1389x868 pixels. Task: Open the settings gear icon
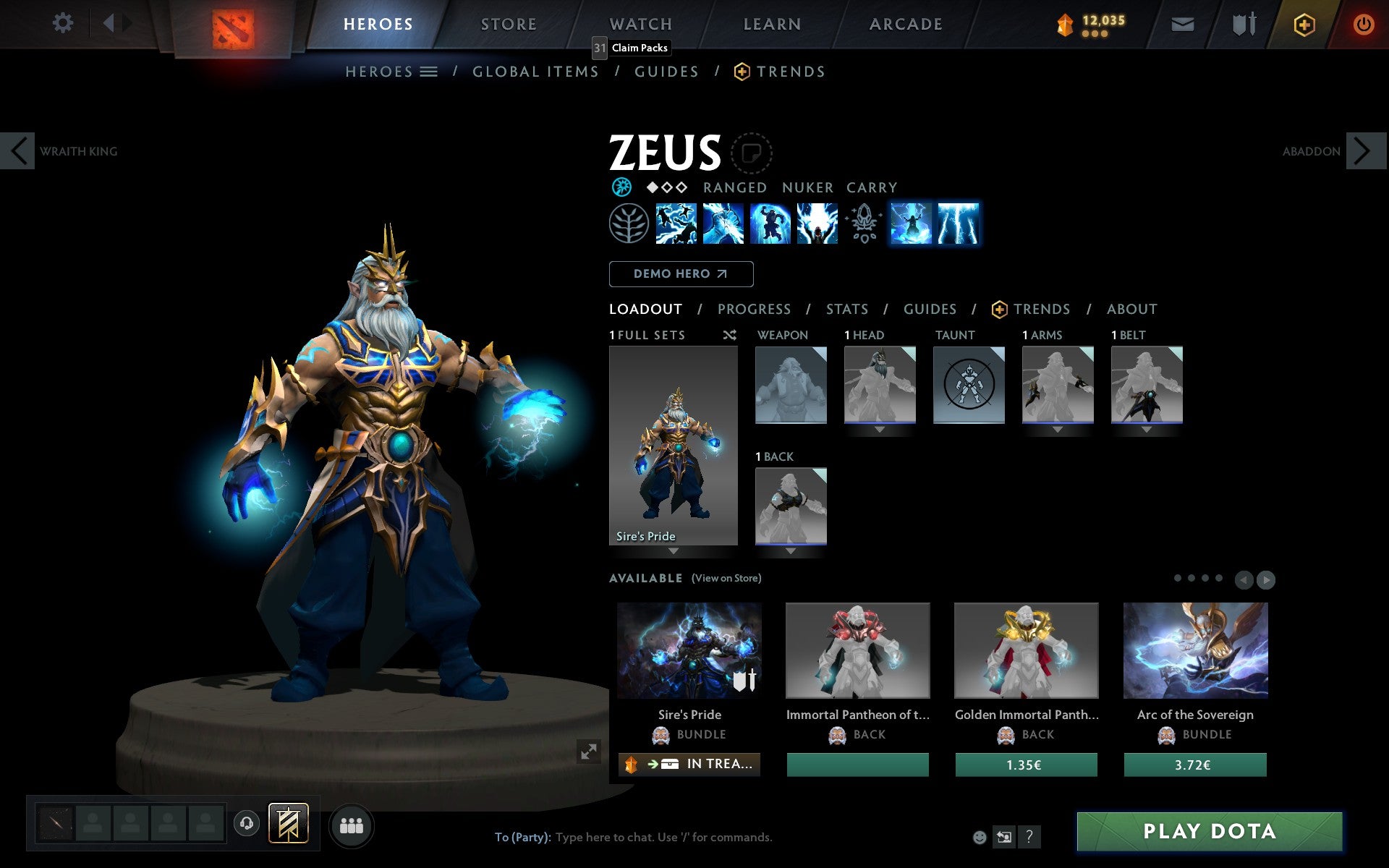click(64, 23)
